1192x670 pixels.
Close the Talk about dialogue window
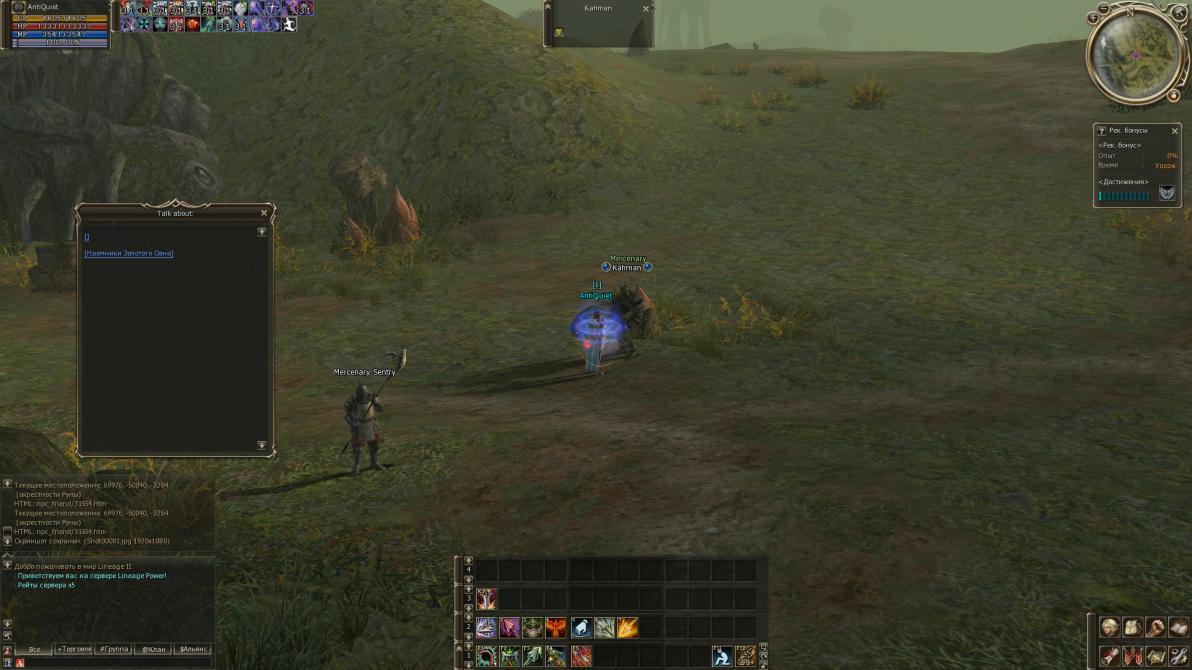tap(264, 213)
